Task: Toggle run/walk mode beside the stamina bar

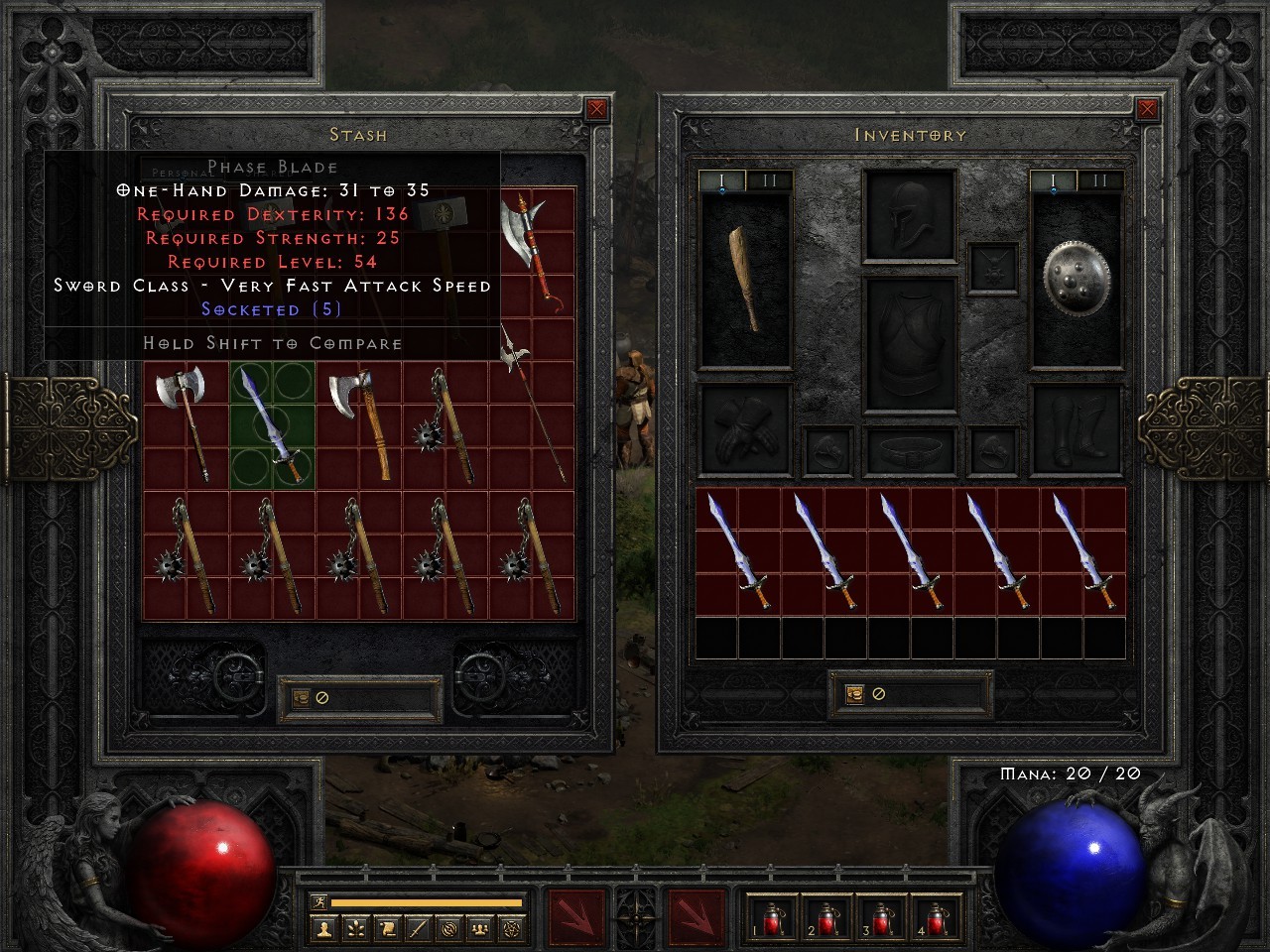Action: 318,901
